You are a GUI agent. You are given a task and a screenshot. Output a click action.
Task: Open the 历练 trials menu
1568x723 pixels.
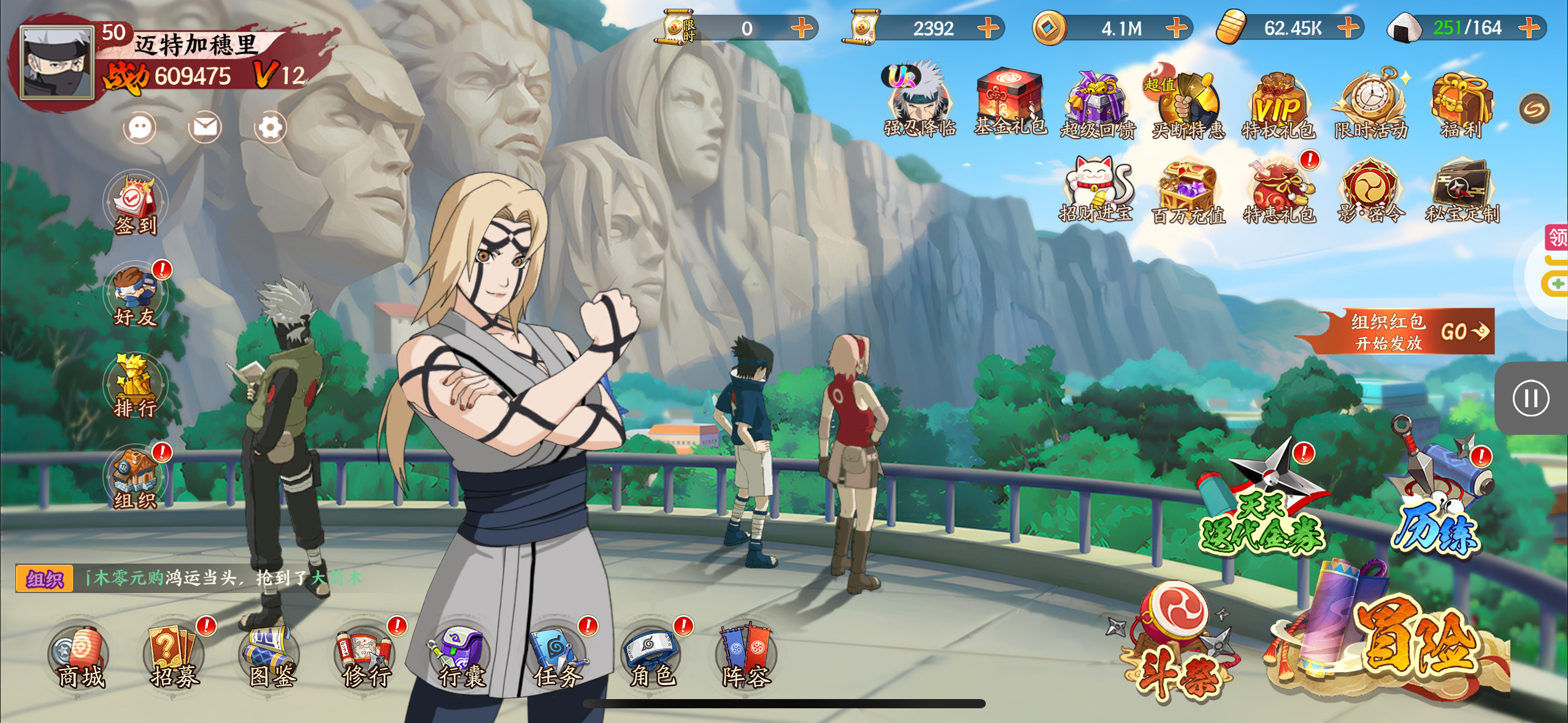(1439, 491)
